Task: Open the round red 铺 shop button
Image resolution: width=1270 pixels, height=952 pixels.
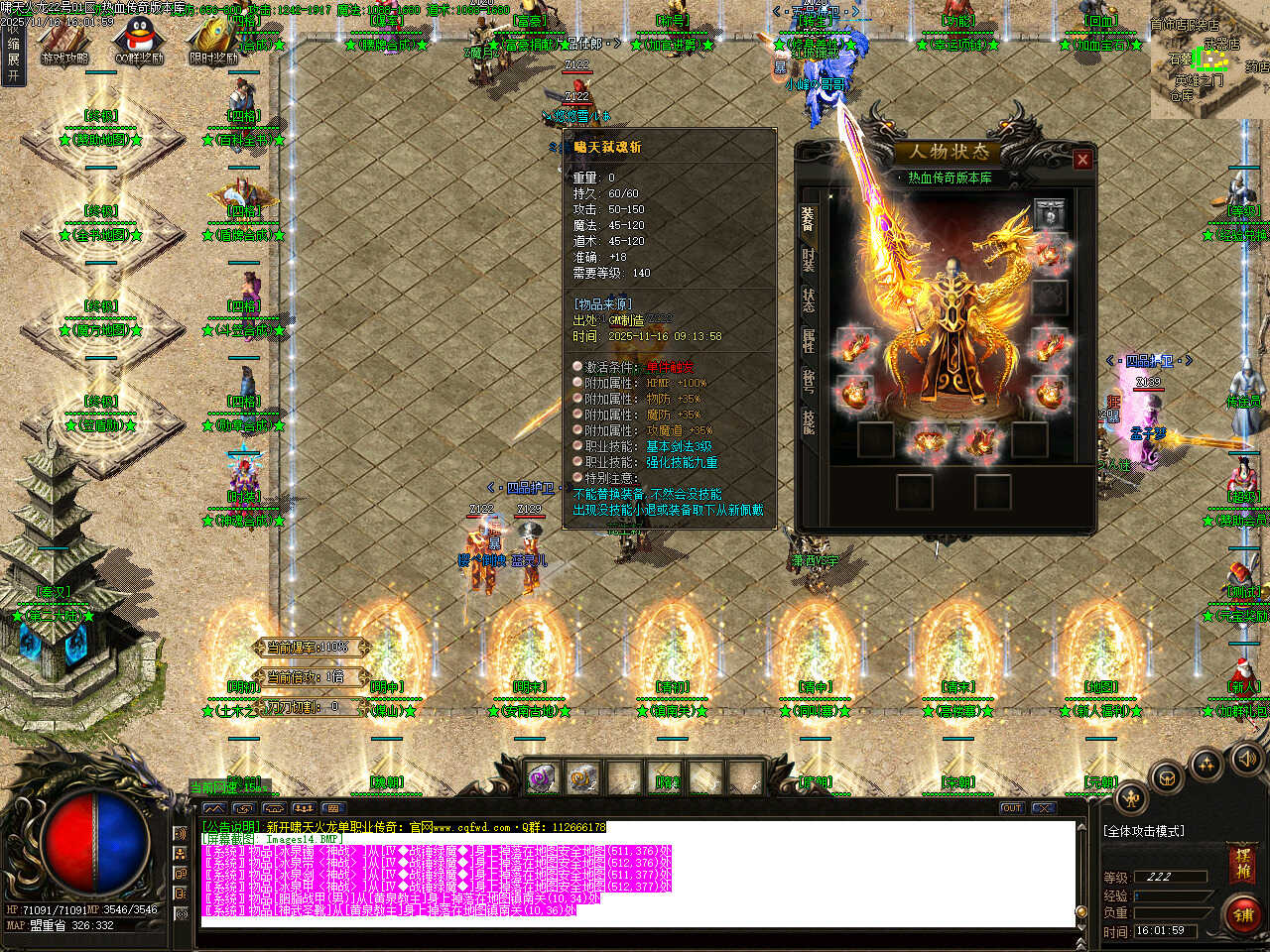Action: tap(1244, 914)
